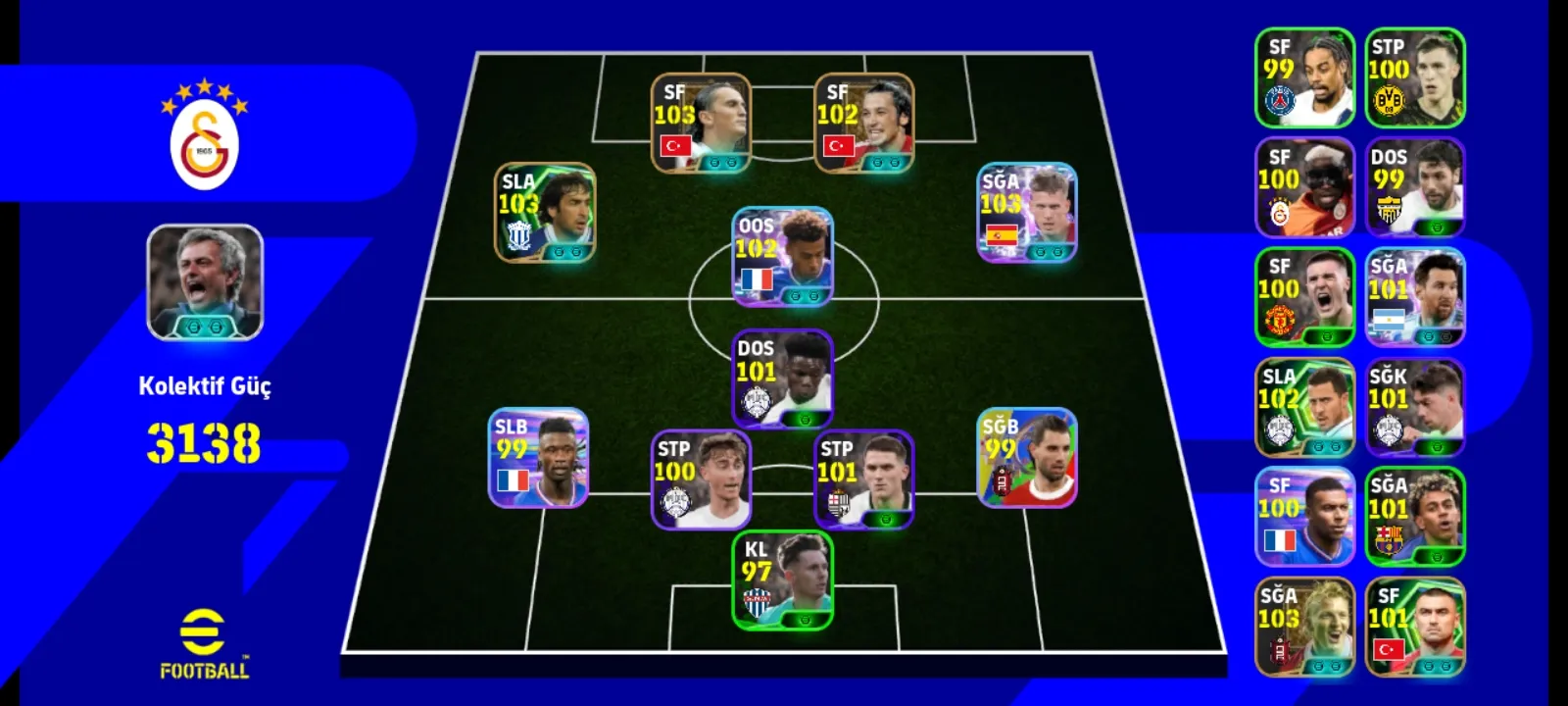Select the SĞA 101 Barcelona substitute
This screenshot has height=706, width=1568.
(1414, 517)
